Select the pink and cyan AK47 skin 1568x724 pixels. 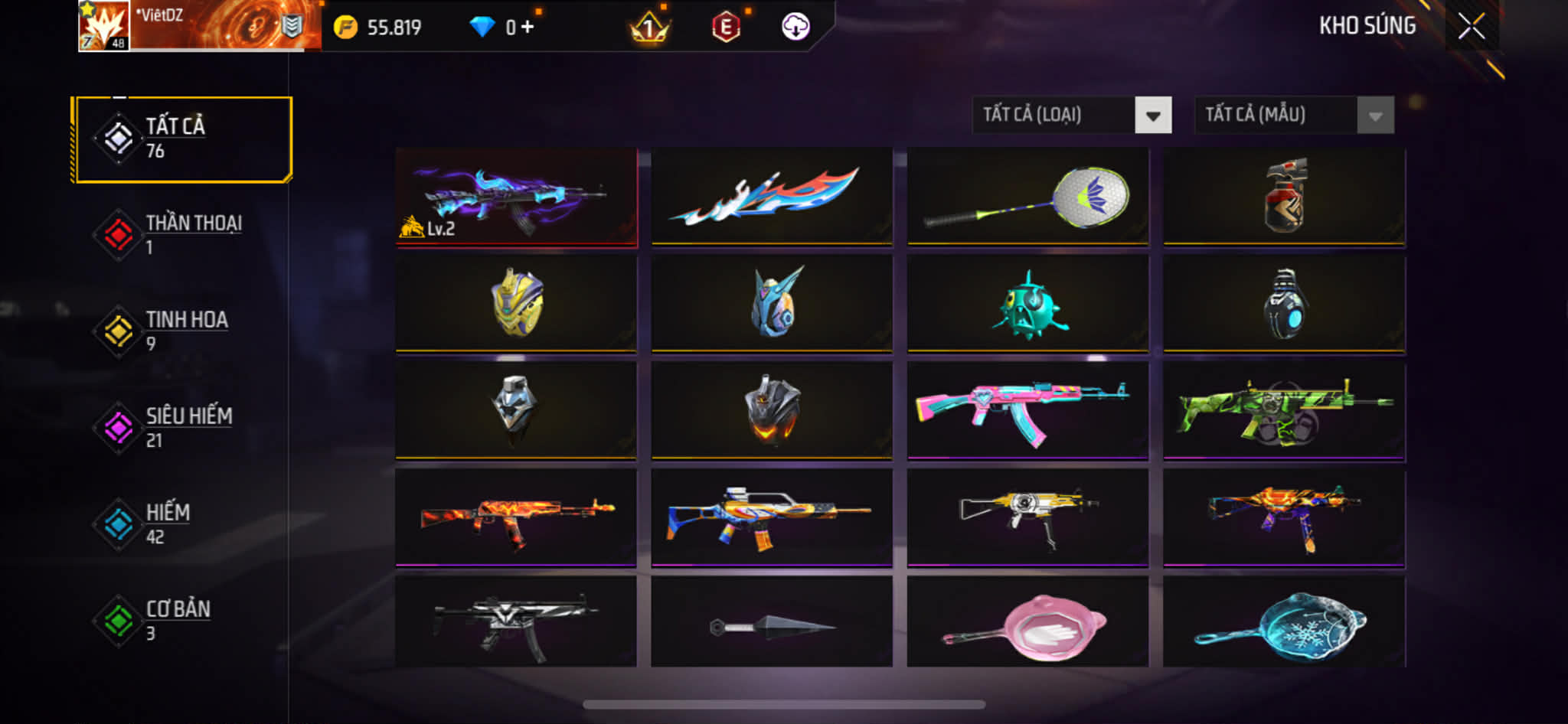[1027, 411]
